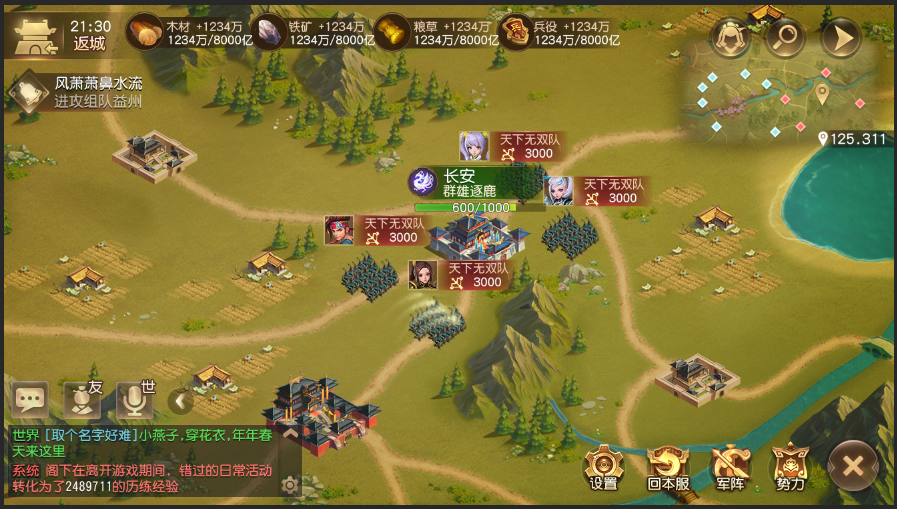Open the magnifying glass search
897x509 pixels.
click(x=785, y=39)
